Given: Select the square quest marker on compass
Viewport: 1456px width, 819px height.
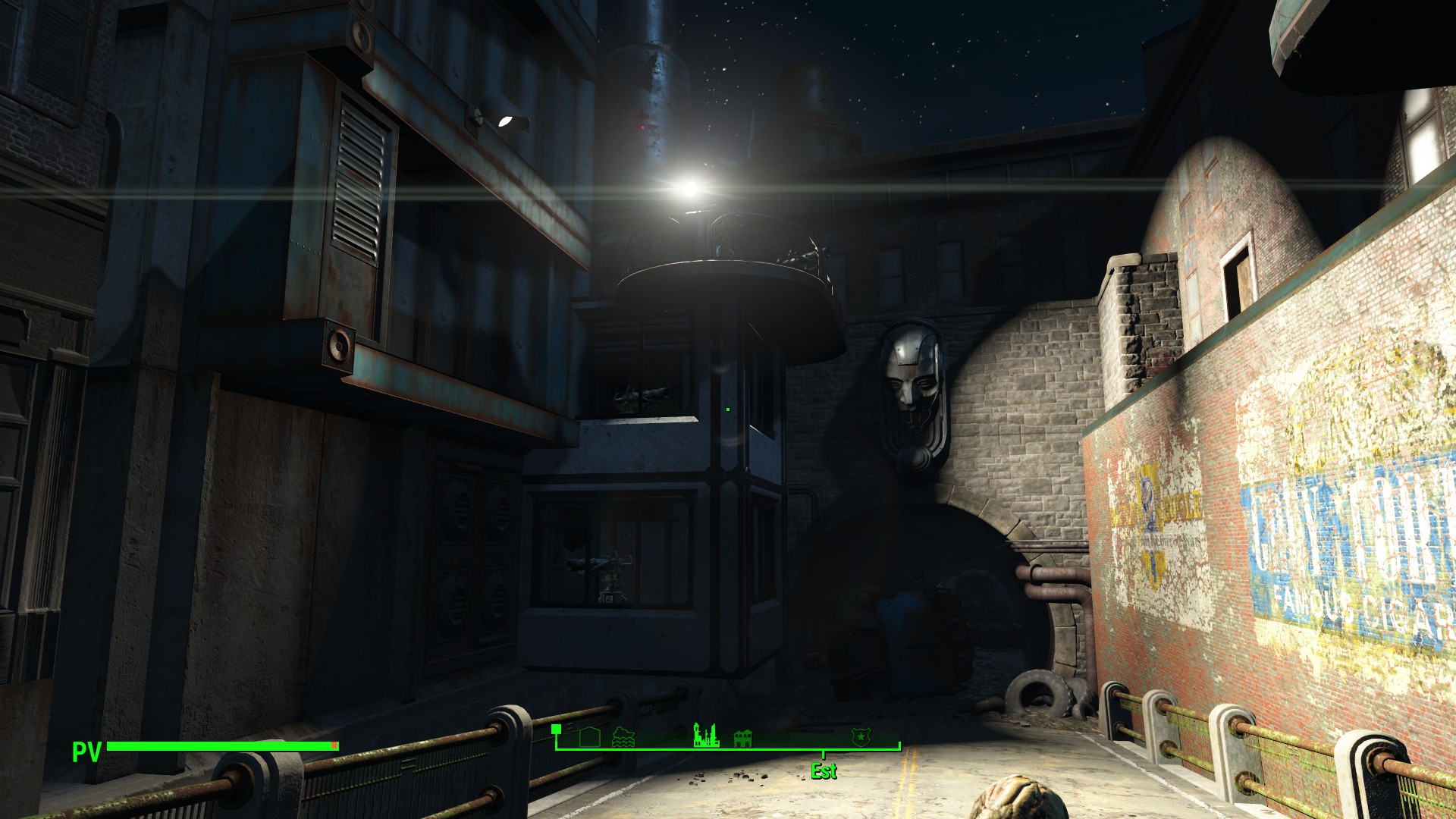Looking at the screenshot, I should [557, 729].
